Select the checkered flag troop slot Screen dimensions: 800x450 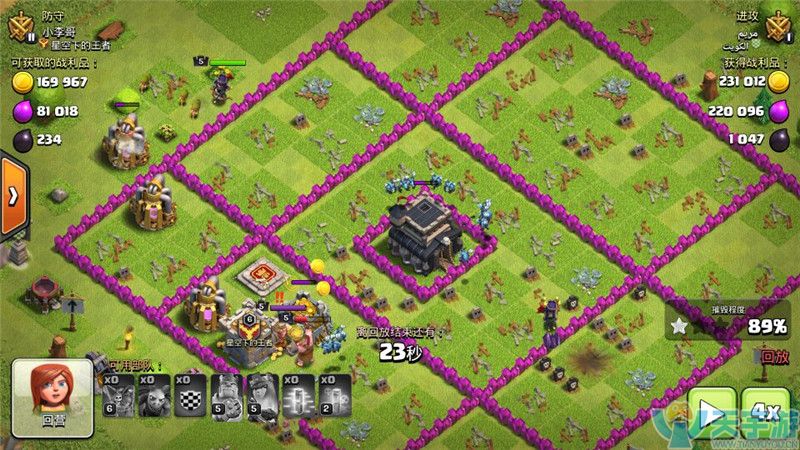pyautogui.click(x=191, y=393)
